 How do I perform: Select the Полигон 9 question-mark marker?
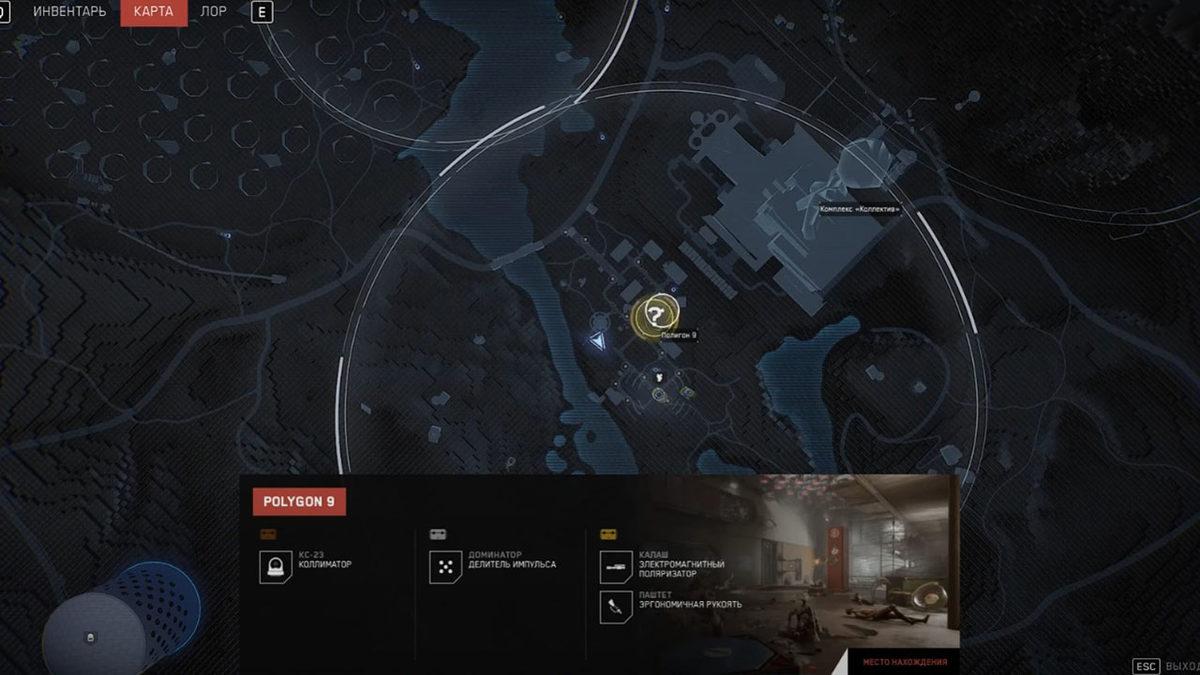pos(656,315)
